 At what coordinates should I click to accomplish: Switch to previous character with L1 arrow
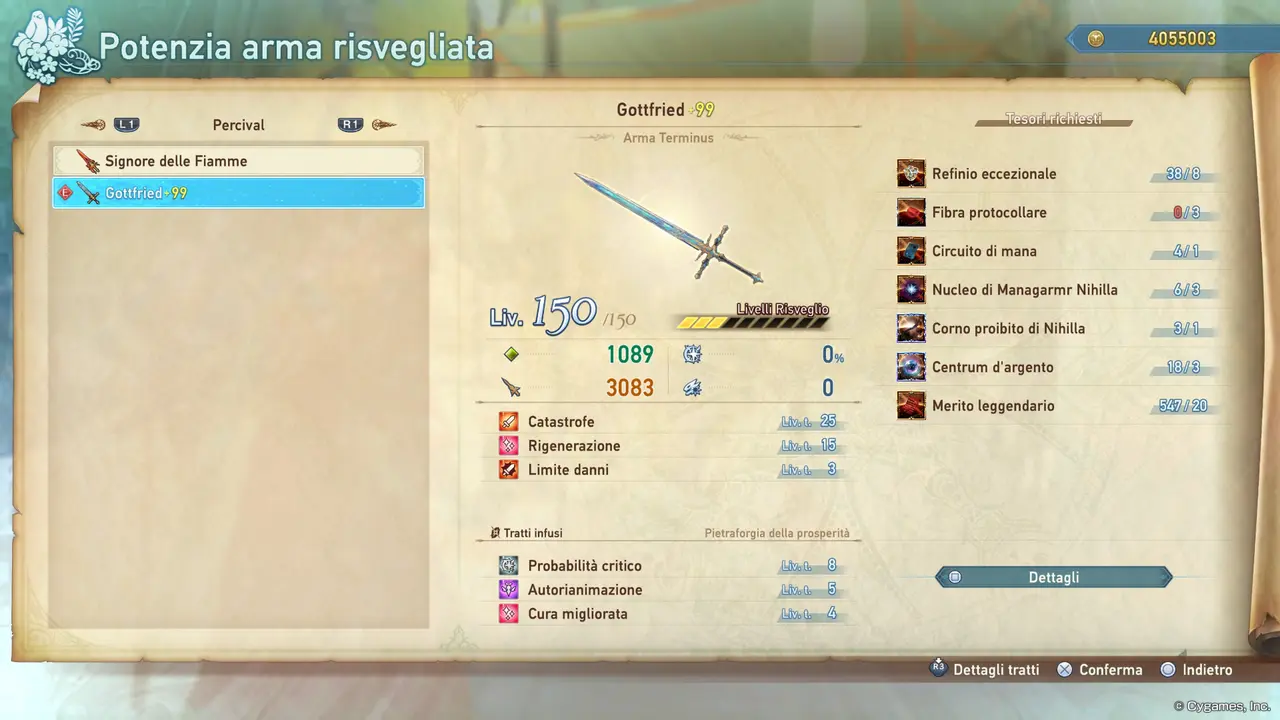click(x=95, y=124)
